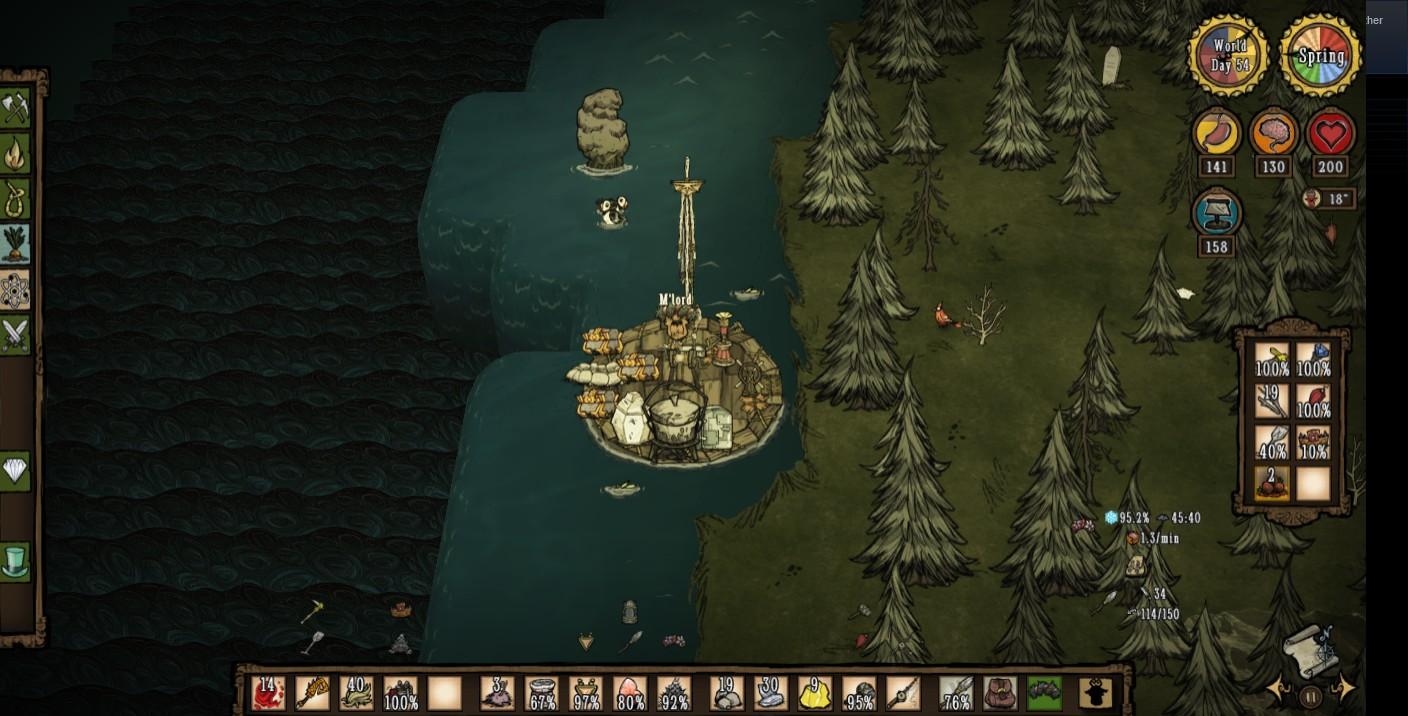Select the twigs stack in the backpack
The width and height of the screenshot is (1408, 716).
pyautogui.click(x=1272, y=401)
